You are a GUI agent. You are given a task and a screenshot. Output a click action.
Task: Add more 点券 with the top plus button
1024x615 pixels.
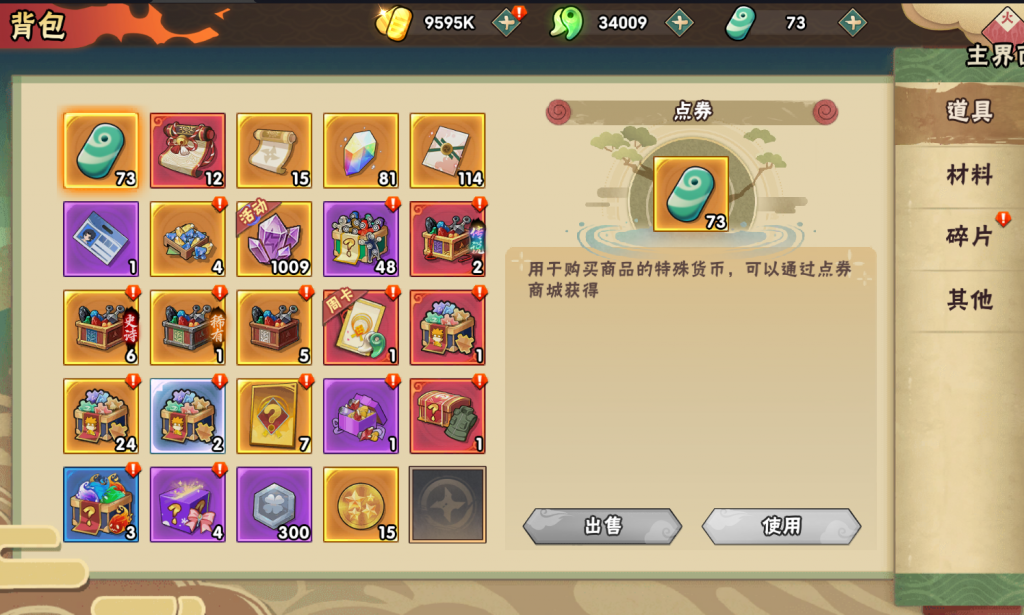coord(852,22)
